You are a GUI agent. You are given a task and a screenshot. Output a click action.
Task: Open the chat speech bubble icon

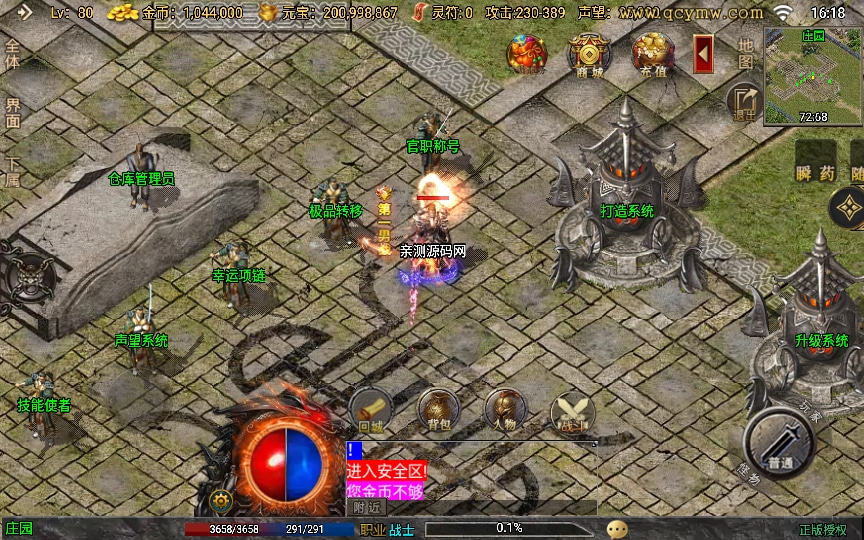tap(618, 529)
